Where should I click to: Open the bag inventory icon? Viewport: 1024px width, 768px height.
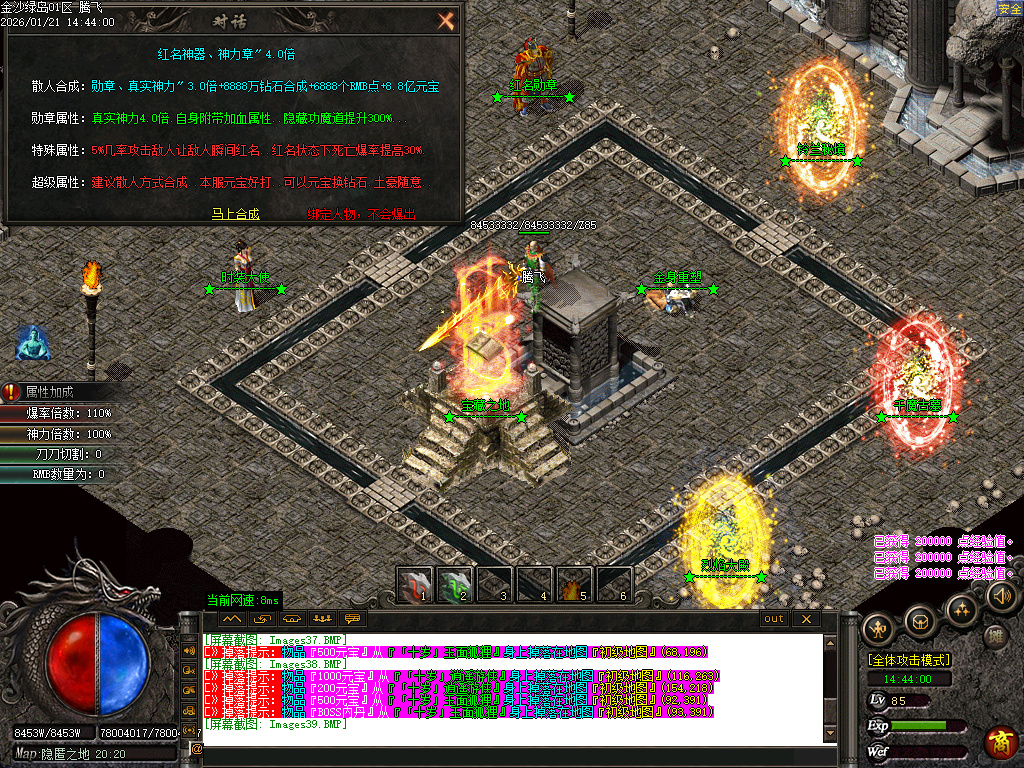(x=920, y=621)
